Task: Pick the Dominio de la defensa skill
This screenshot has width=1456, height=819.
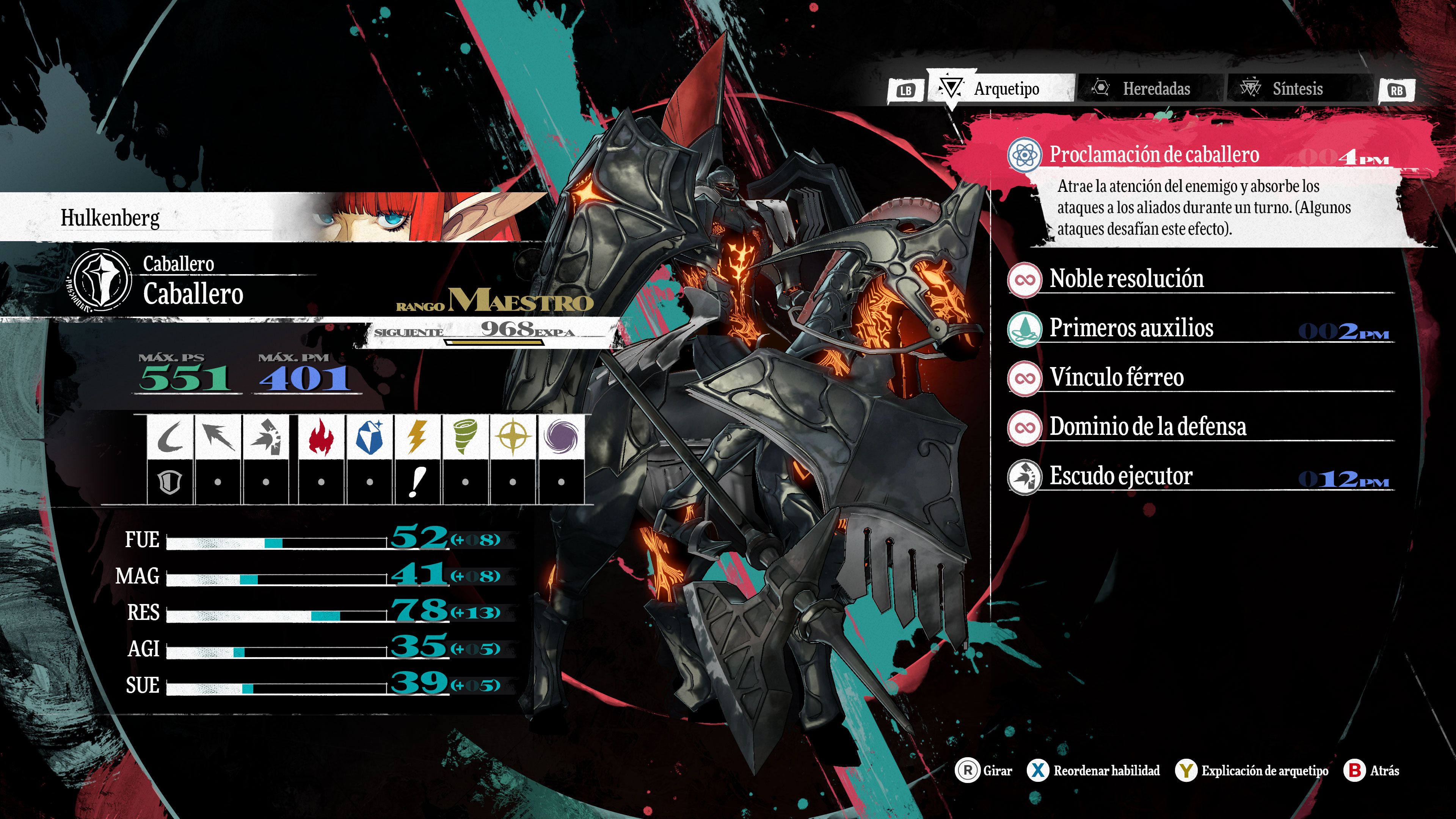Action: (x=1147, y=427)
